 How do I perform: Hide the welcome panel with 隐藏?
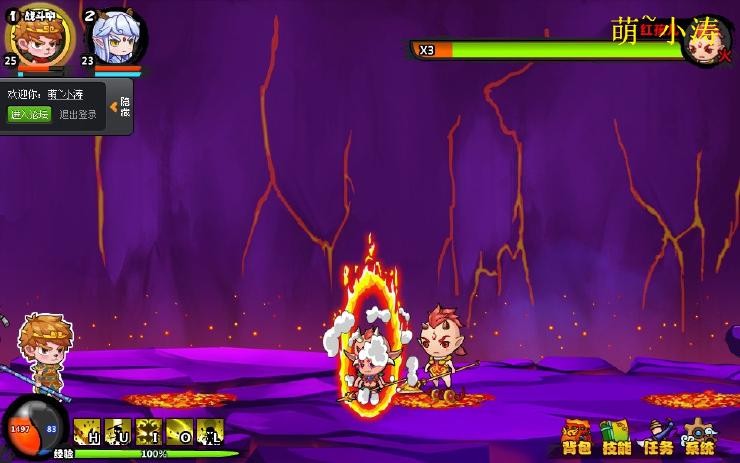123,106
